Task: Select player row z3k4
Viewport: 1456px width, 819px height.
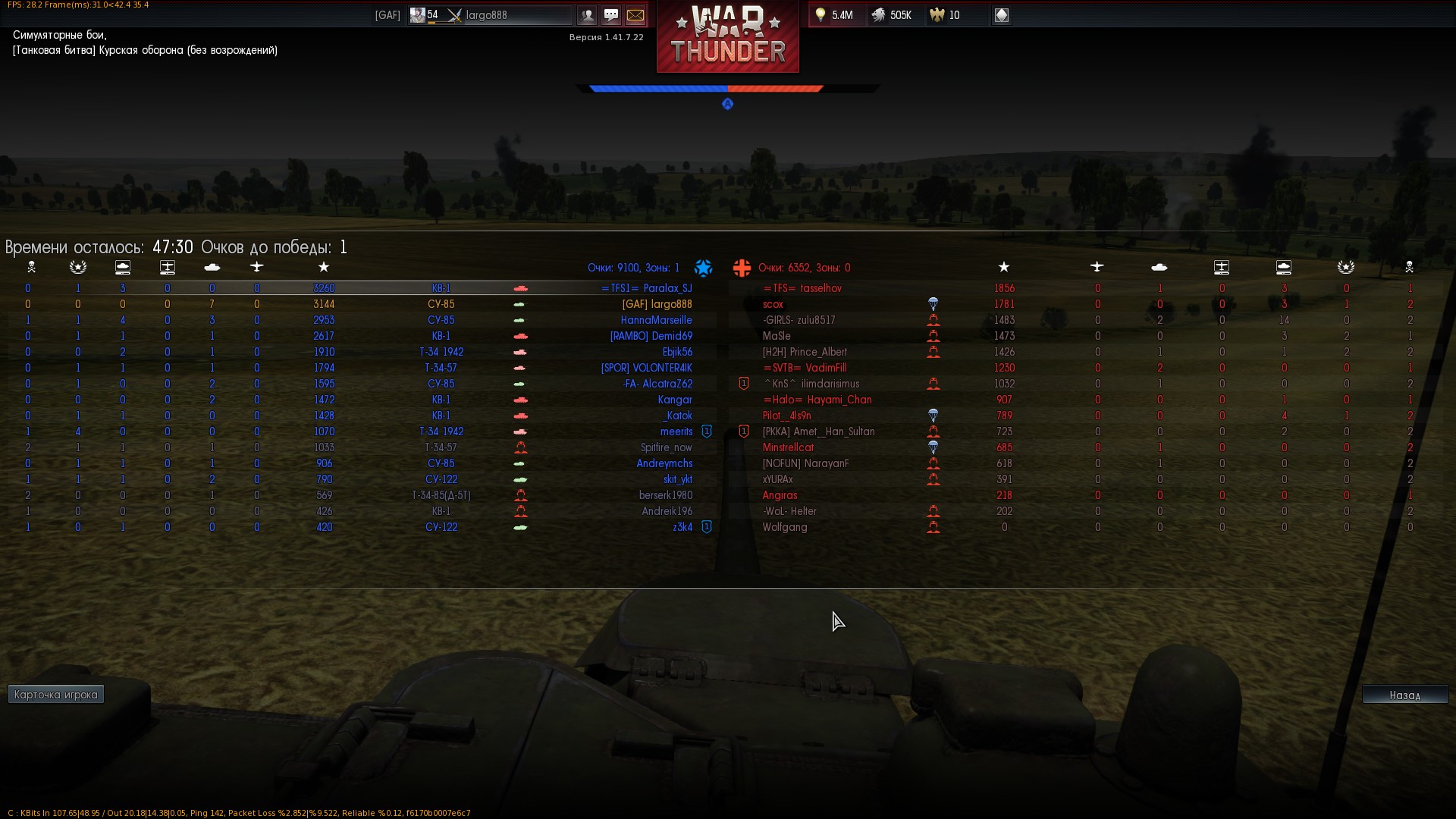Action: (682, 527)
